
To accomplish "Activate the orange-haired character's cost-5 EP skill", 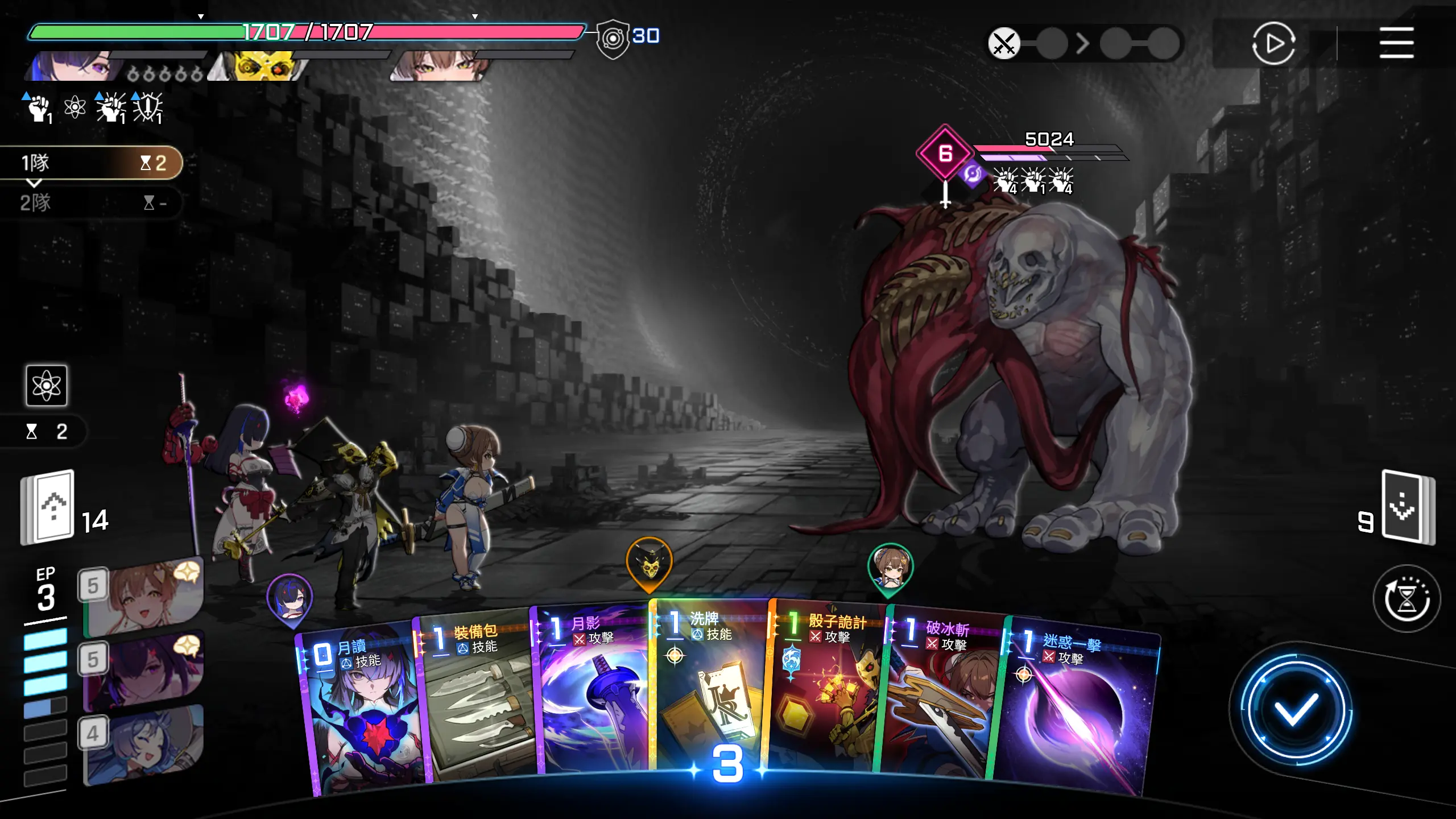I will click(x=145, y=597).
